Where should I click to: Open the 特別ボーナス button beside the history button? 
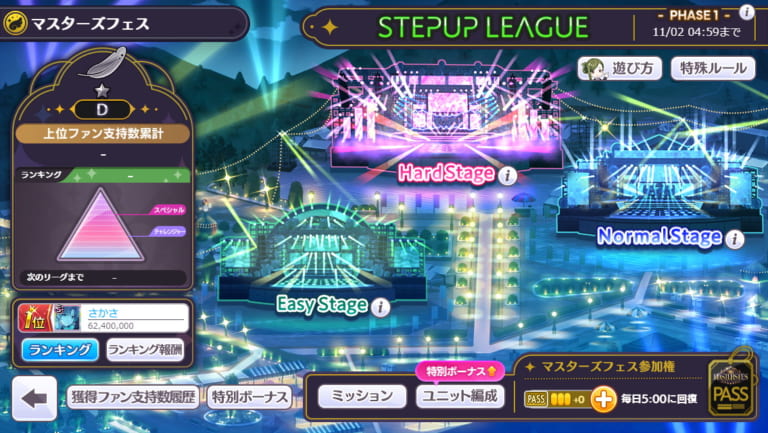coord(250,397)
